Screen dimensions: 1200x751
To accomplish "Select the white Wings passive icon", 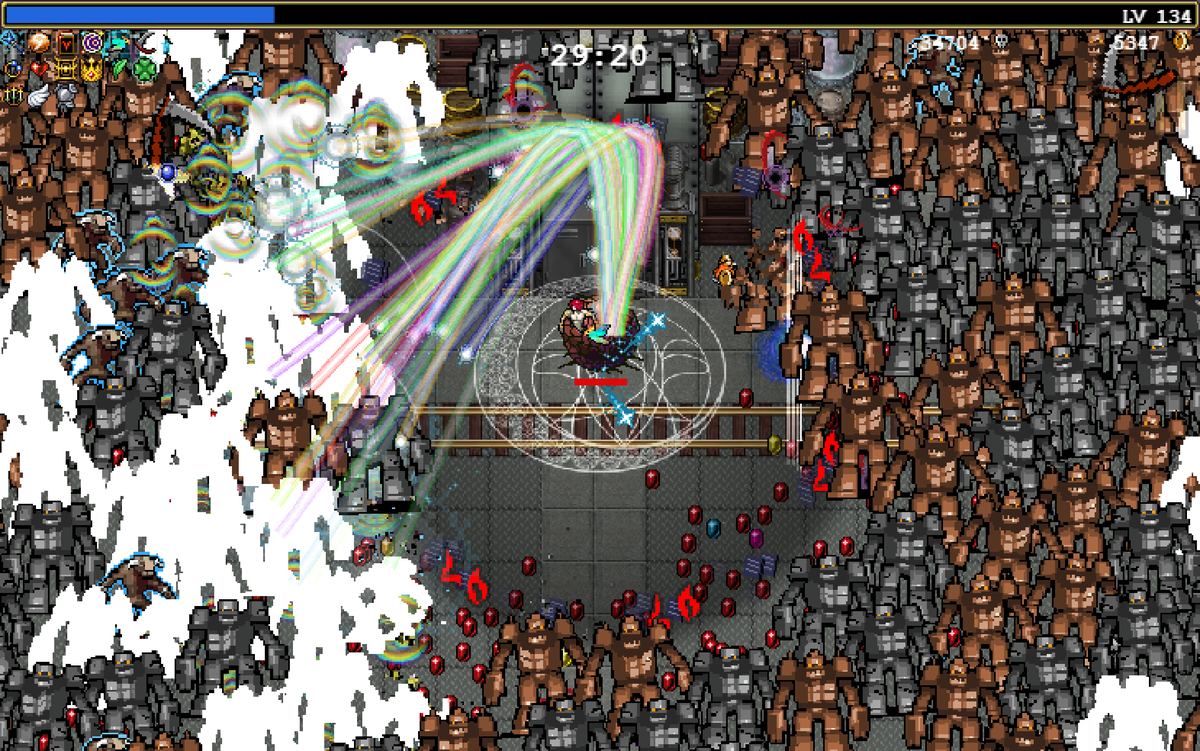I will coord(40,96).
